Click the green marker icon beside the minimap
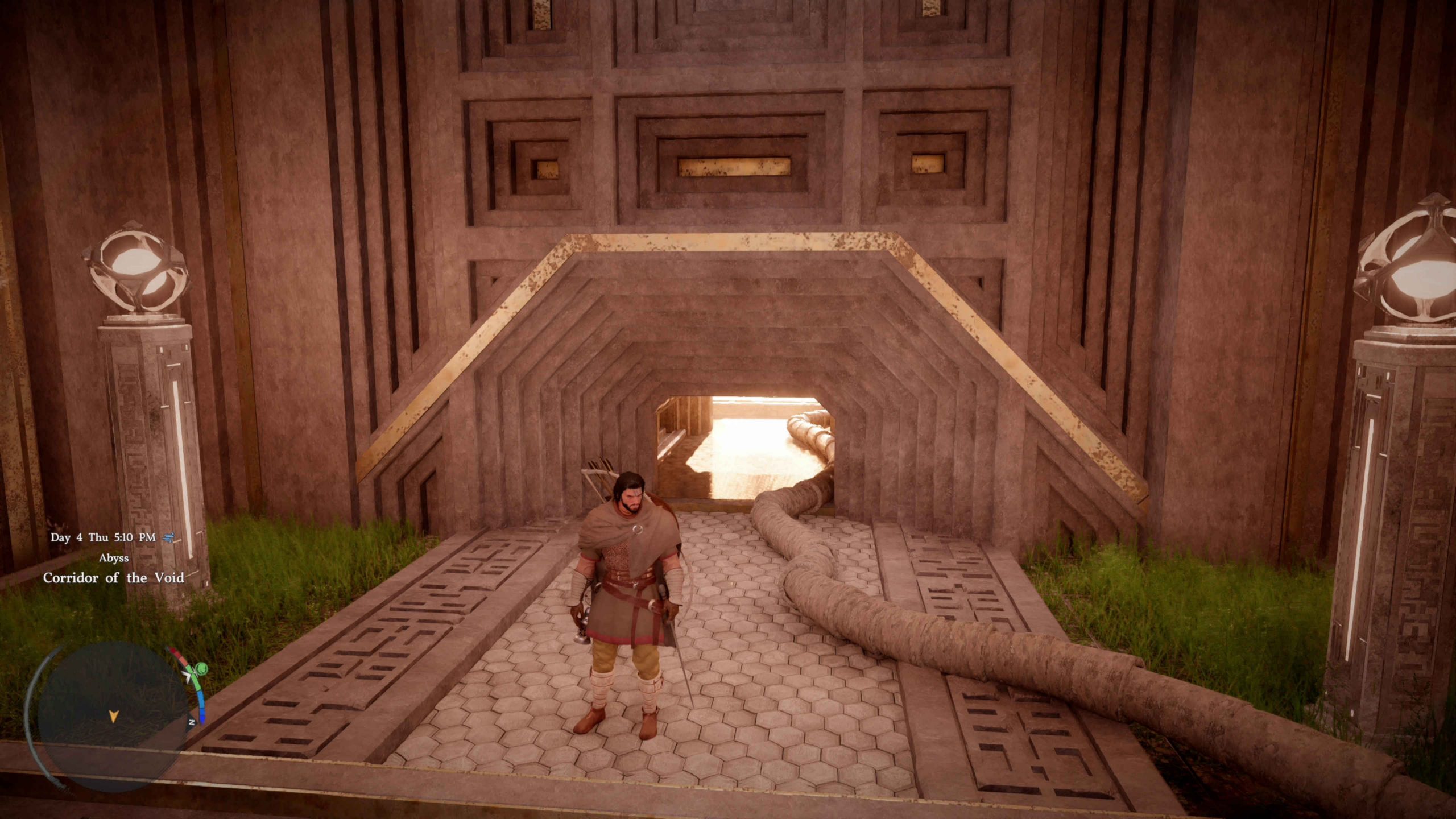 pyautogui.click(x=200, y=669)
